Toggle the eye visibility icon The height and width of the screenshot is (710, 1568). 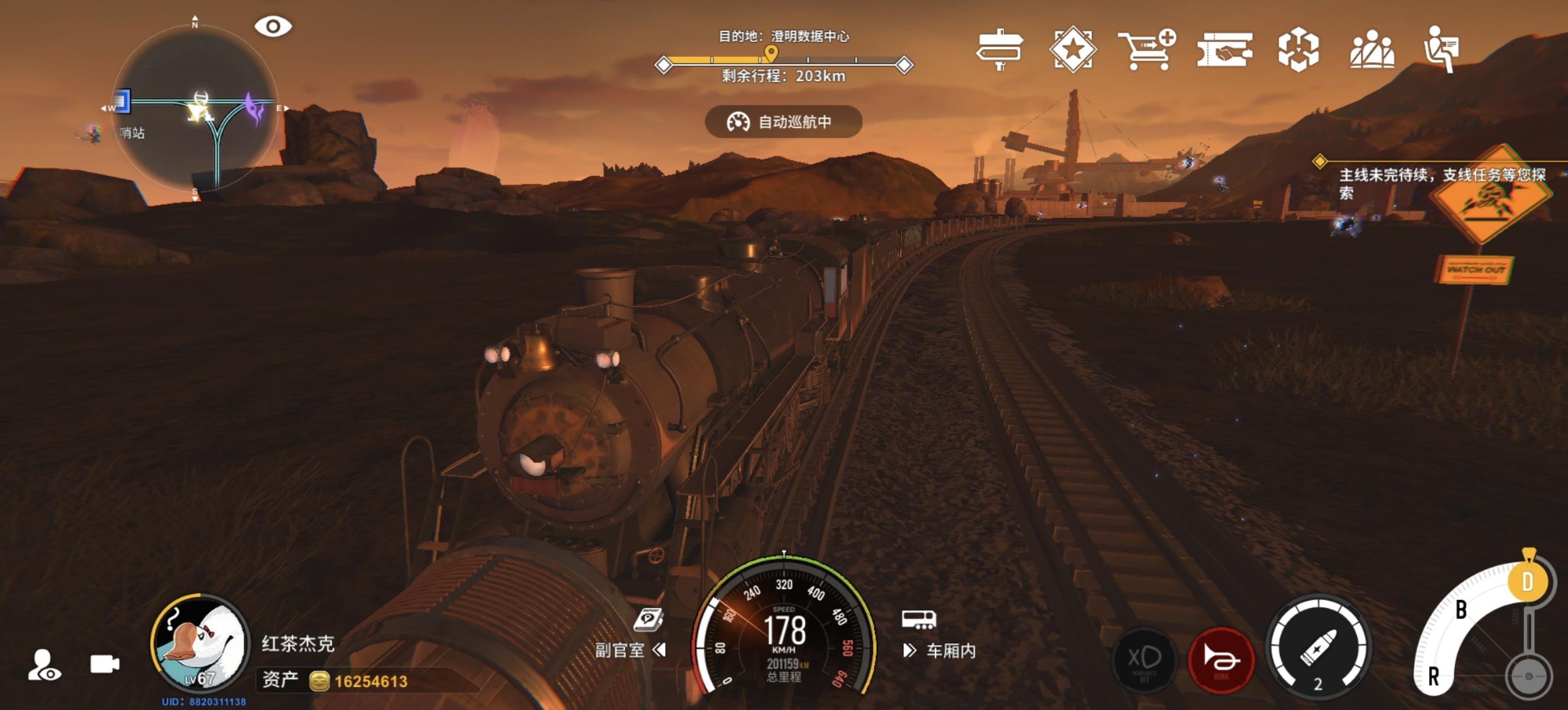pos(273,26)
